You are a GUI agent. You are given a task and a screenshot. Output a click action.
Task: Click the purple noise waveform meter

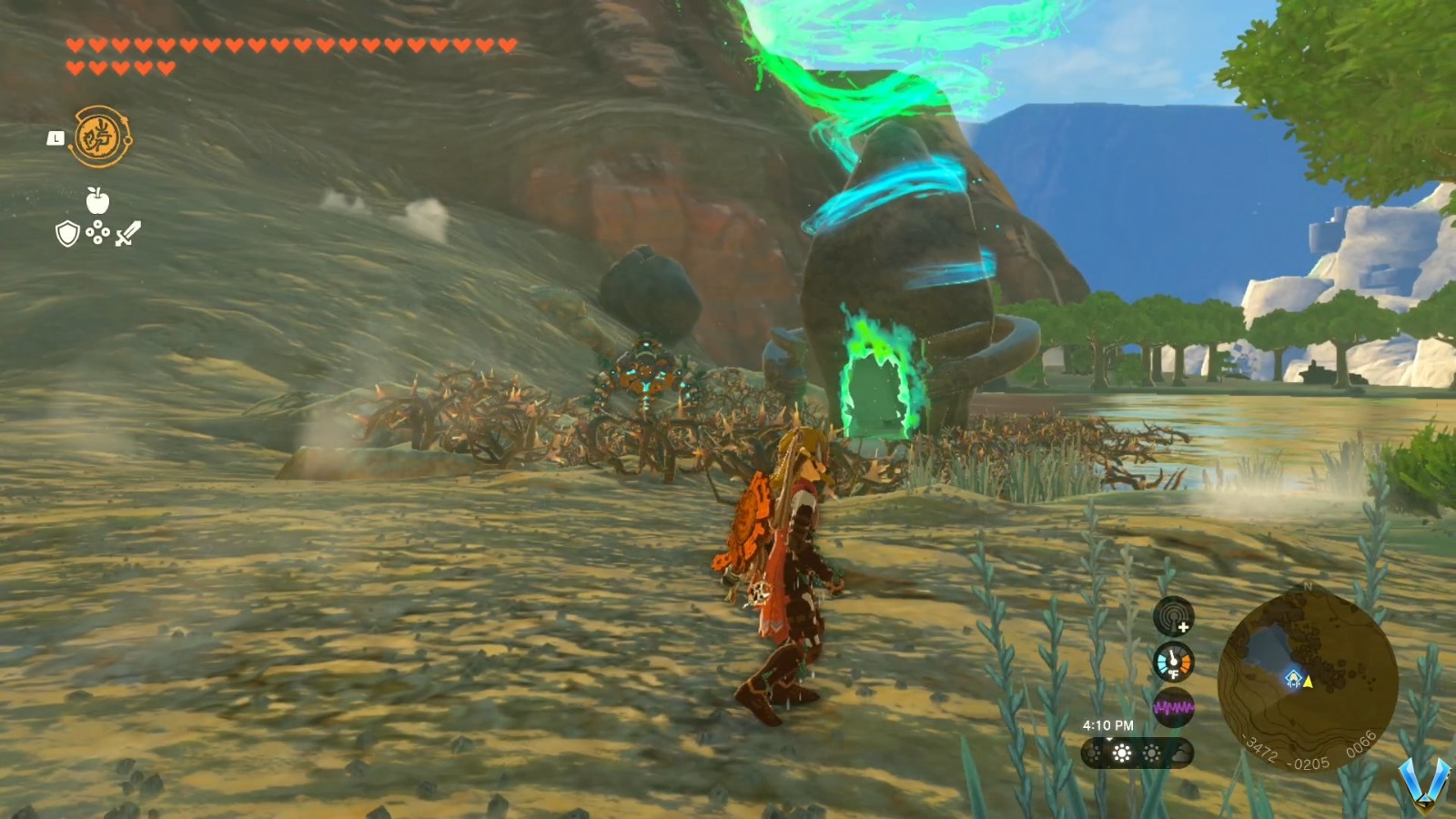(1175, 706)
